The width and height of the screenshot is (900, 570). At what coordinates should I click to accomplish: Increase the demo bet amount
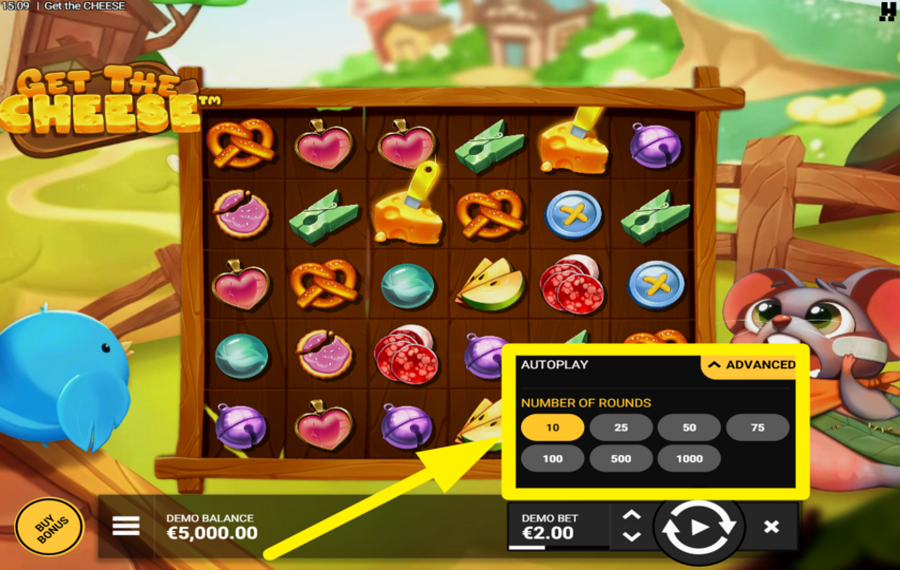(x=631, y=516)
